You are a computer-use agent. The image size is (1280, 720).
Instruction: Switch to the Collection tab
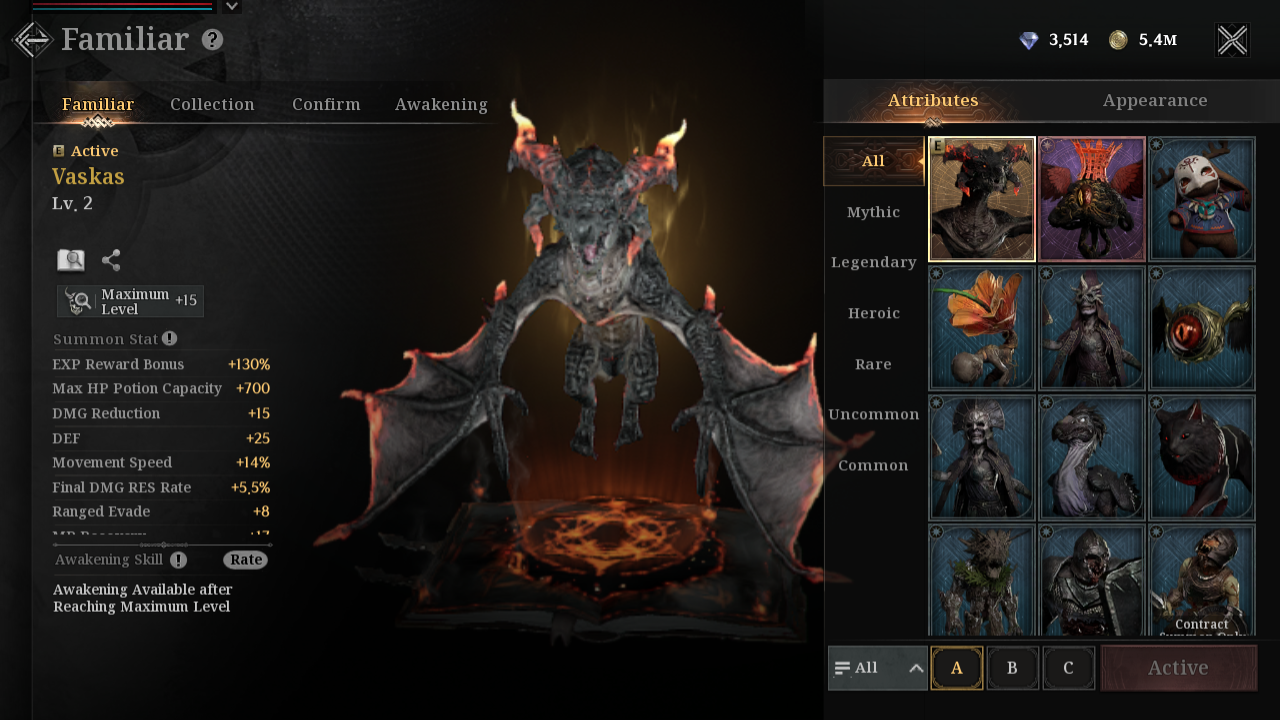point(212,104)
